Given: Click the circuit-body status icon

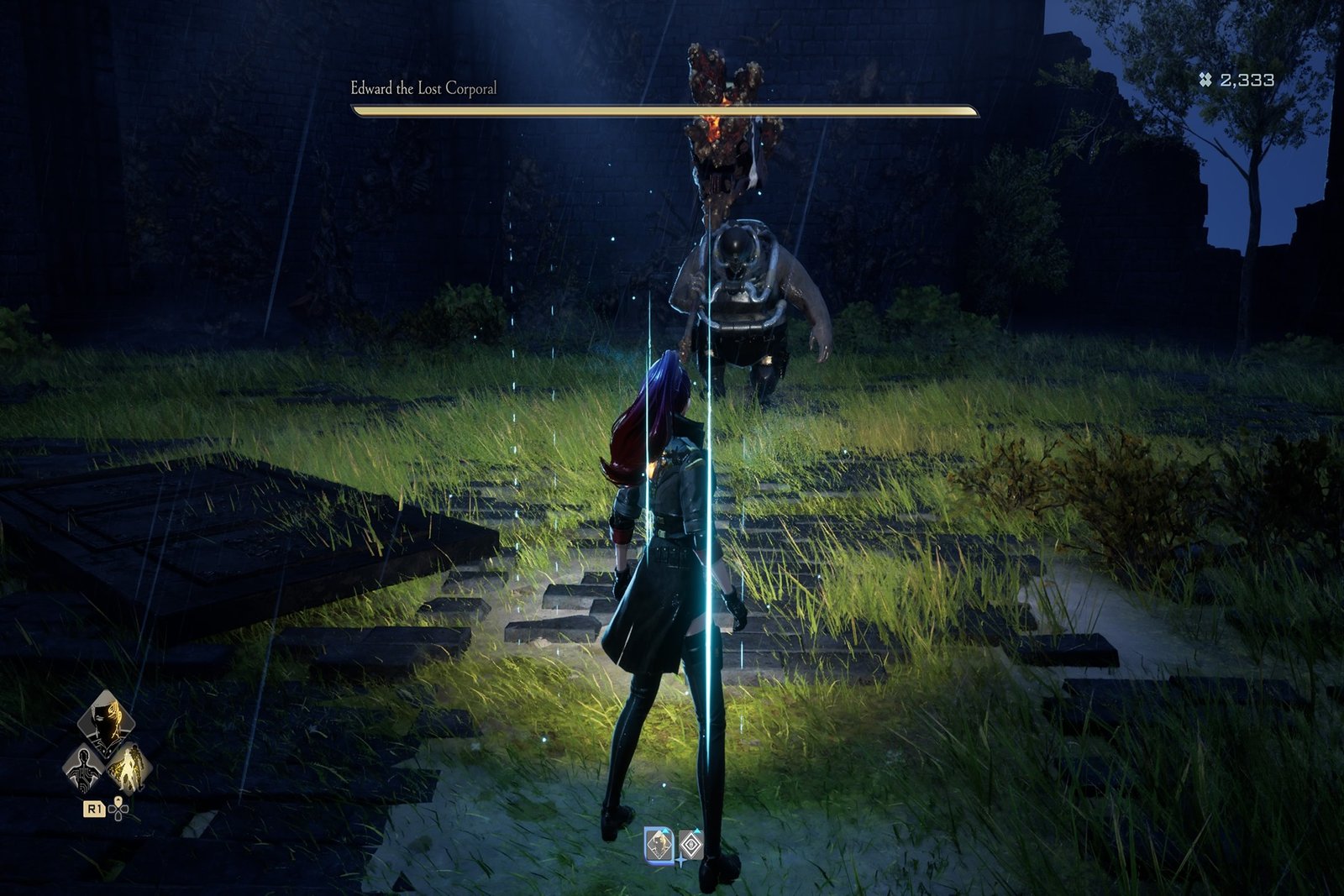Looking at the screenshot, I should coord(83,768).
